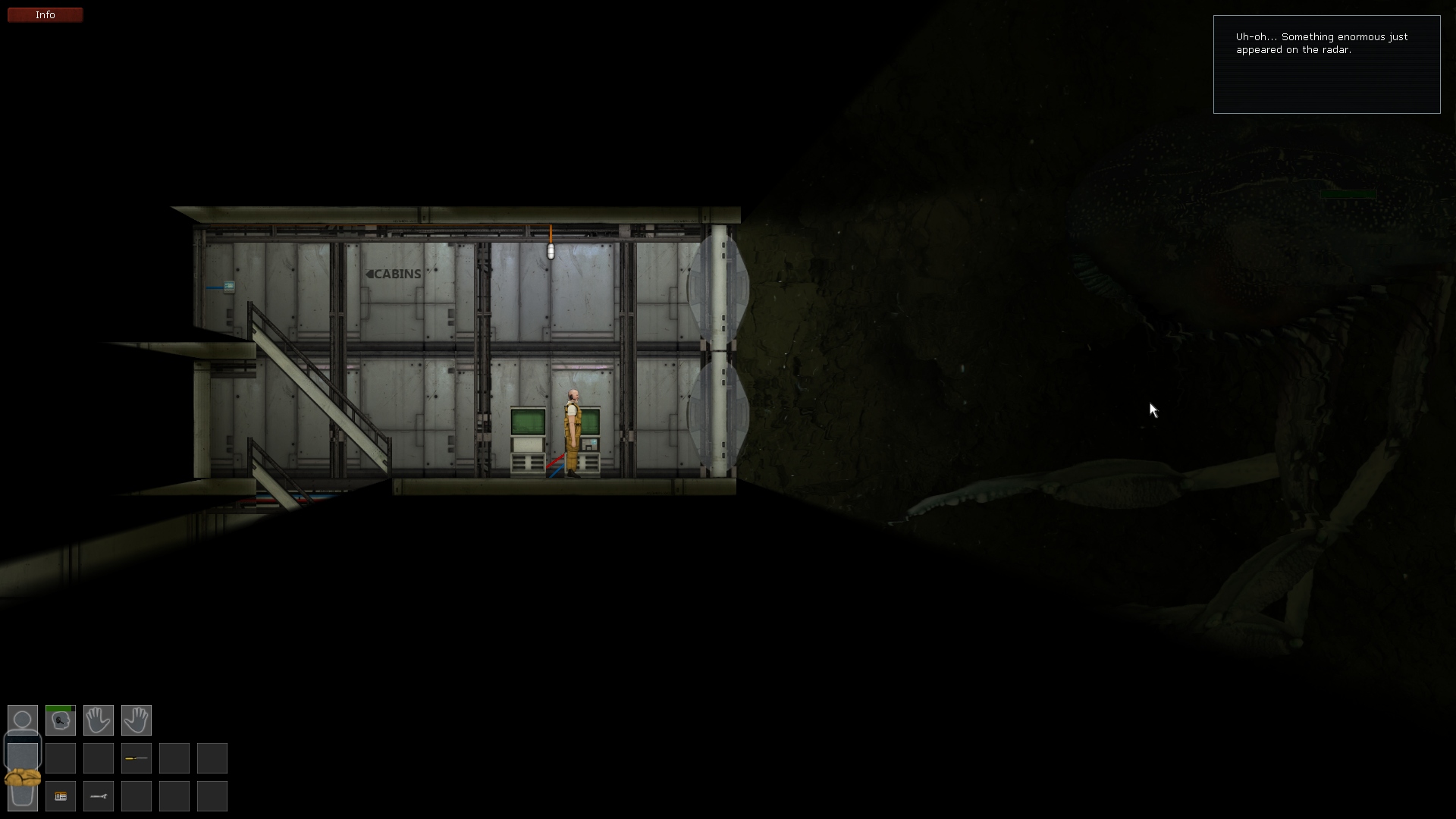This screenshot has width=1456, height=819.
Task: Select the ID card in the inventory
Action: (x=61, y=795)
